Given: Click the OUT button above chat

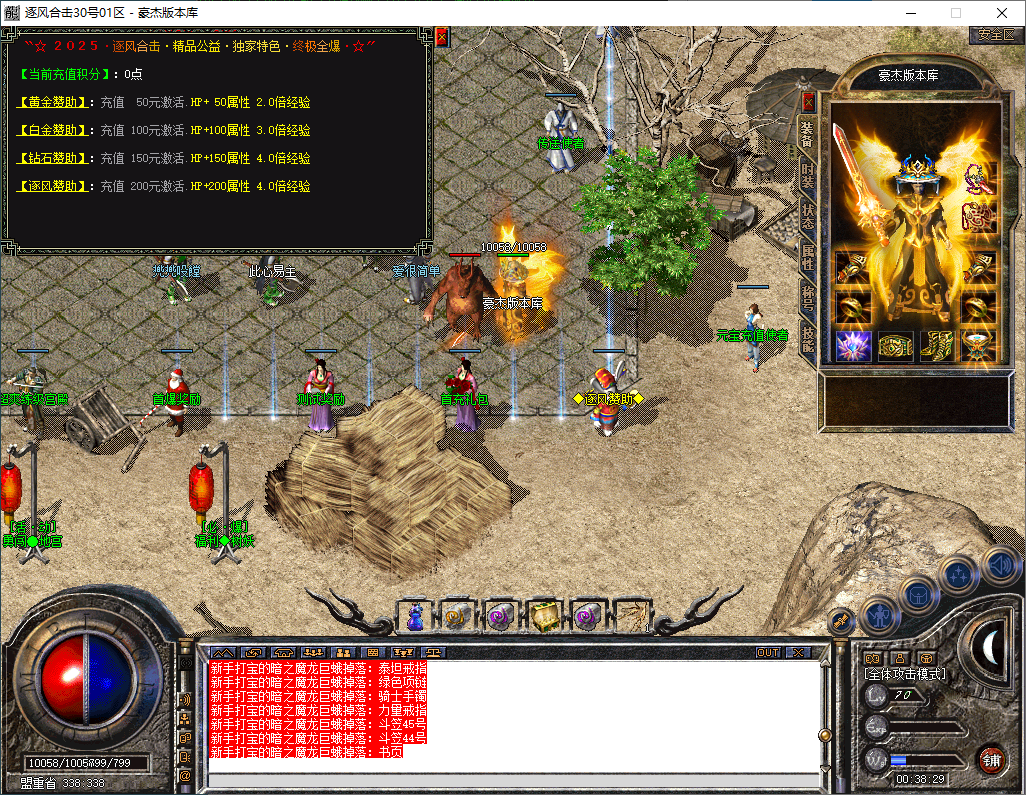Looking at the screenshot, I should (x=767, y=652).
